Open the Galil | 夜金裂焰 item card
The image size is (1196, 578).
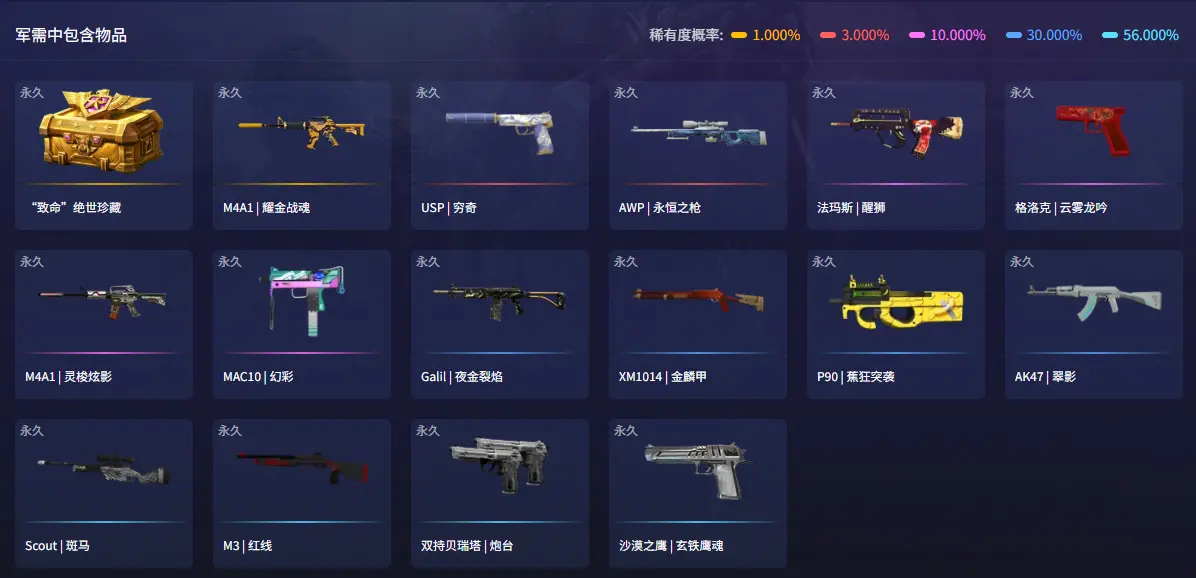[499, 324]
